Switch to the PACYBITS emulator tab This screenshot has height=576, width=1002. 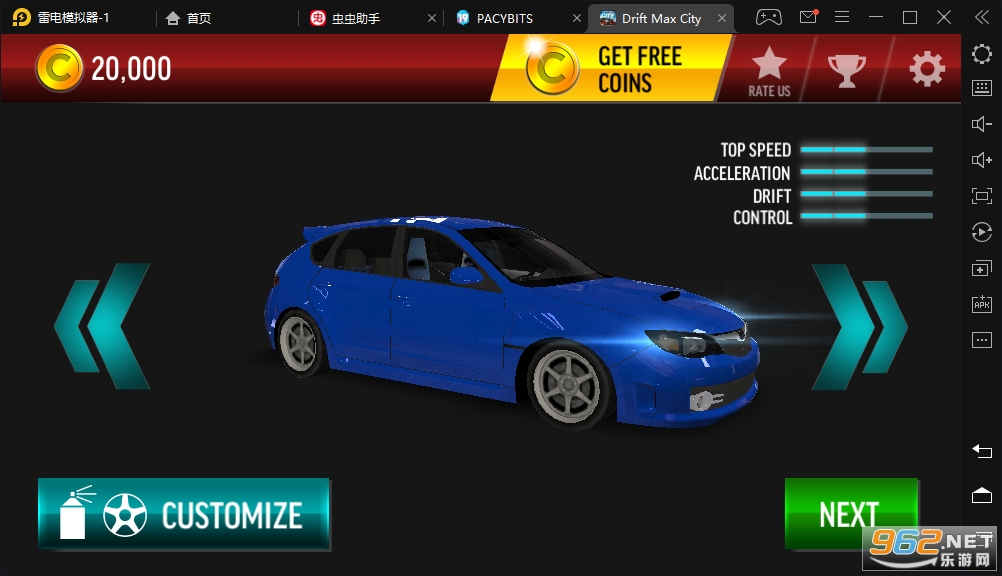click(506, 18)
